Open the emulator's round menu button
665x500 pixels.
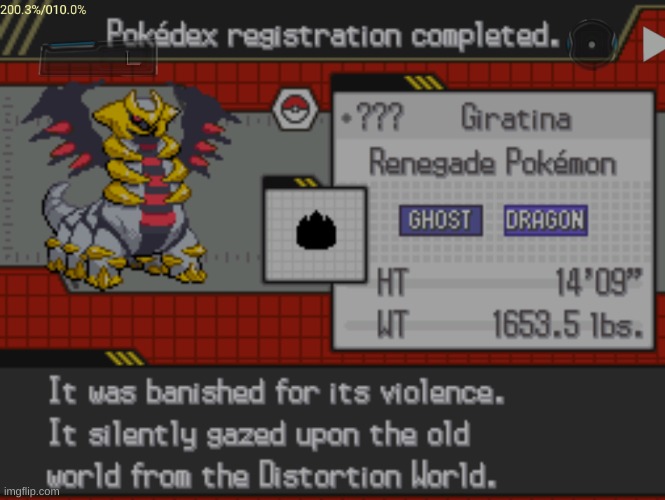(591, 44)
